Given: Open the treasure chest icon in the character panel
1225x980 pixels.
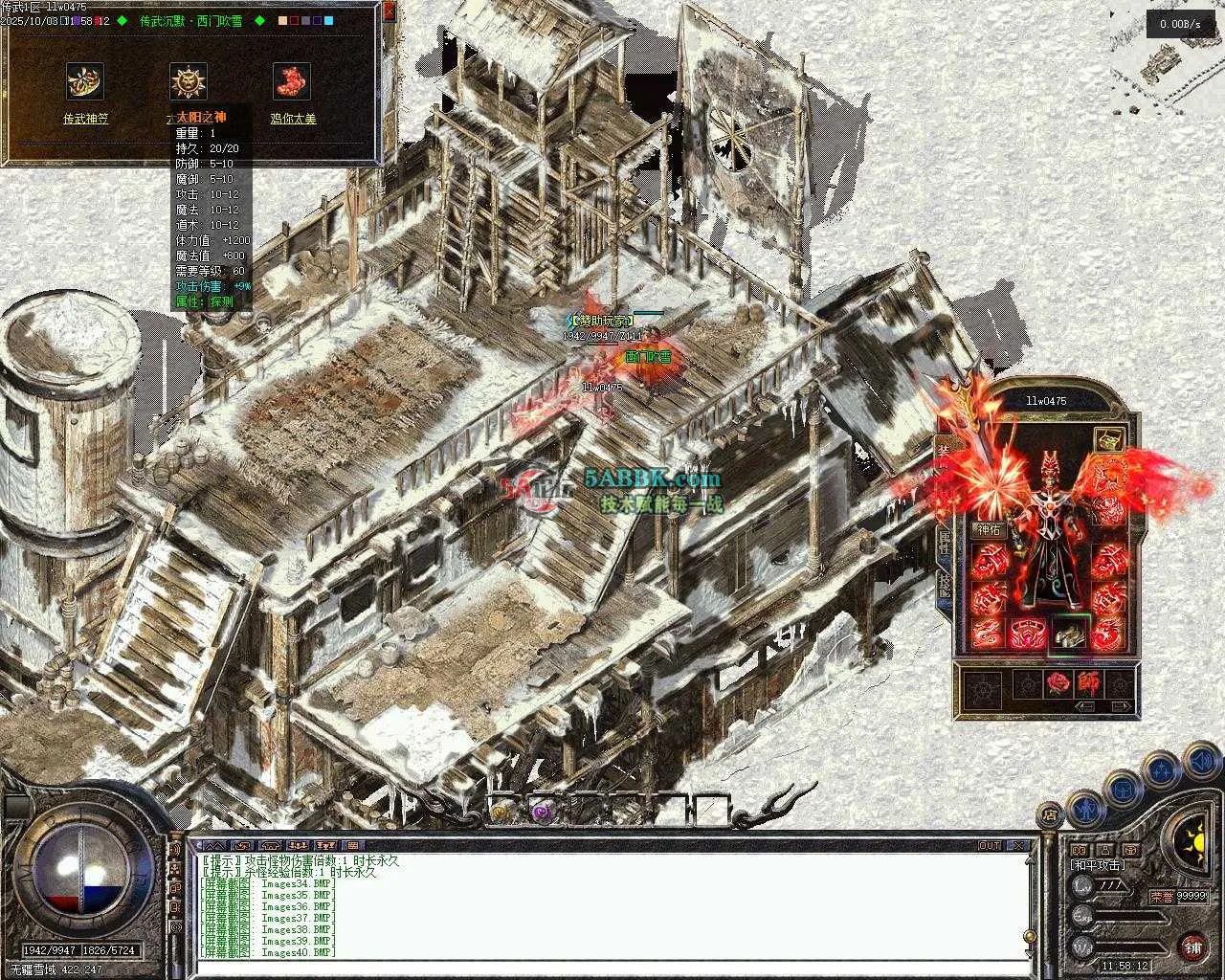Looking at the screenshot, I should pos(1108,440).
